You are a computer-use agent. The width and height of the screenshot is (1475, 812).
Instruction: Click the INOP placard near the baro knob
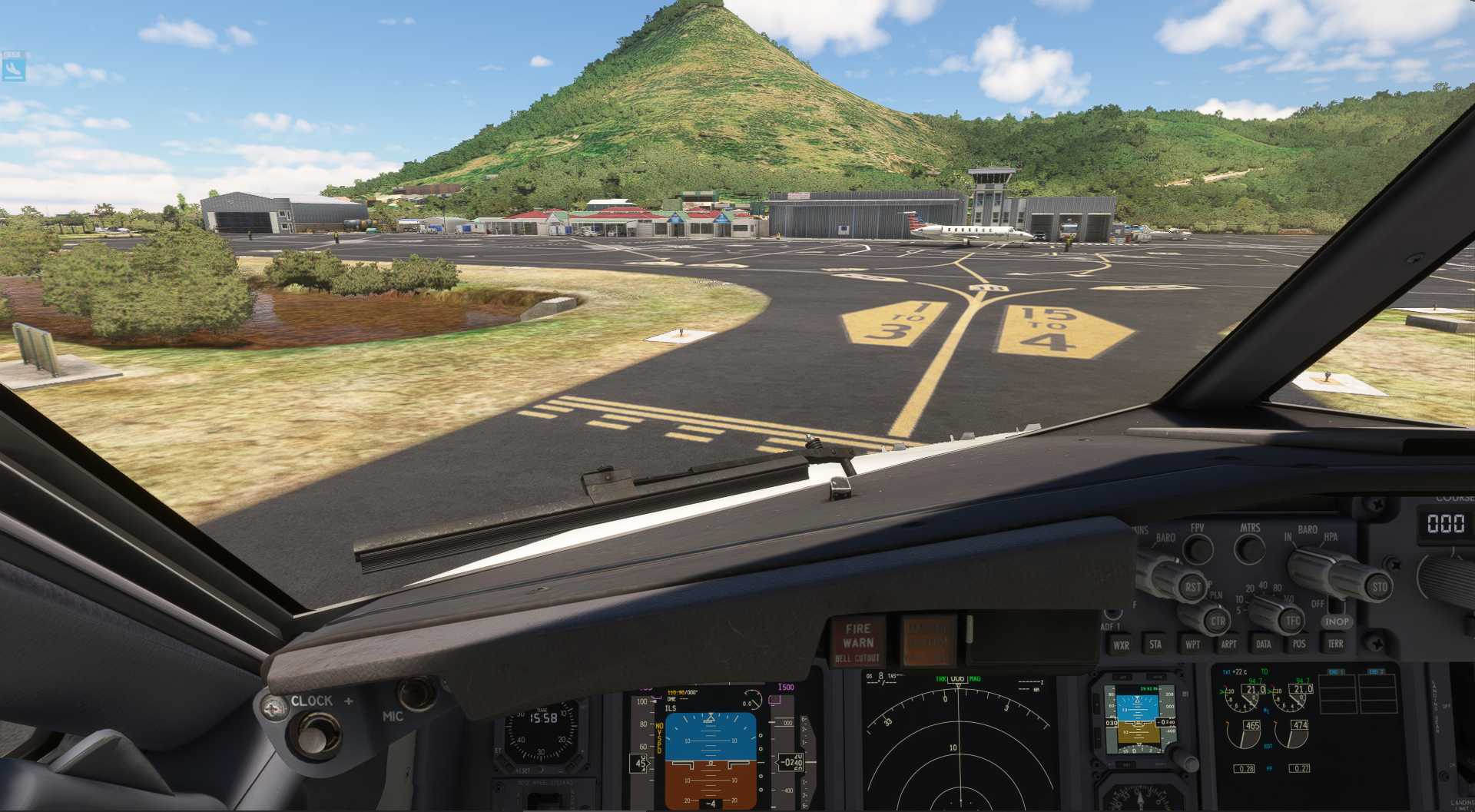pyautogui.click(x=1337, y=621)
